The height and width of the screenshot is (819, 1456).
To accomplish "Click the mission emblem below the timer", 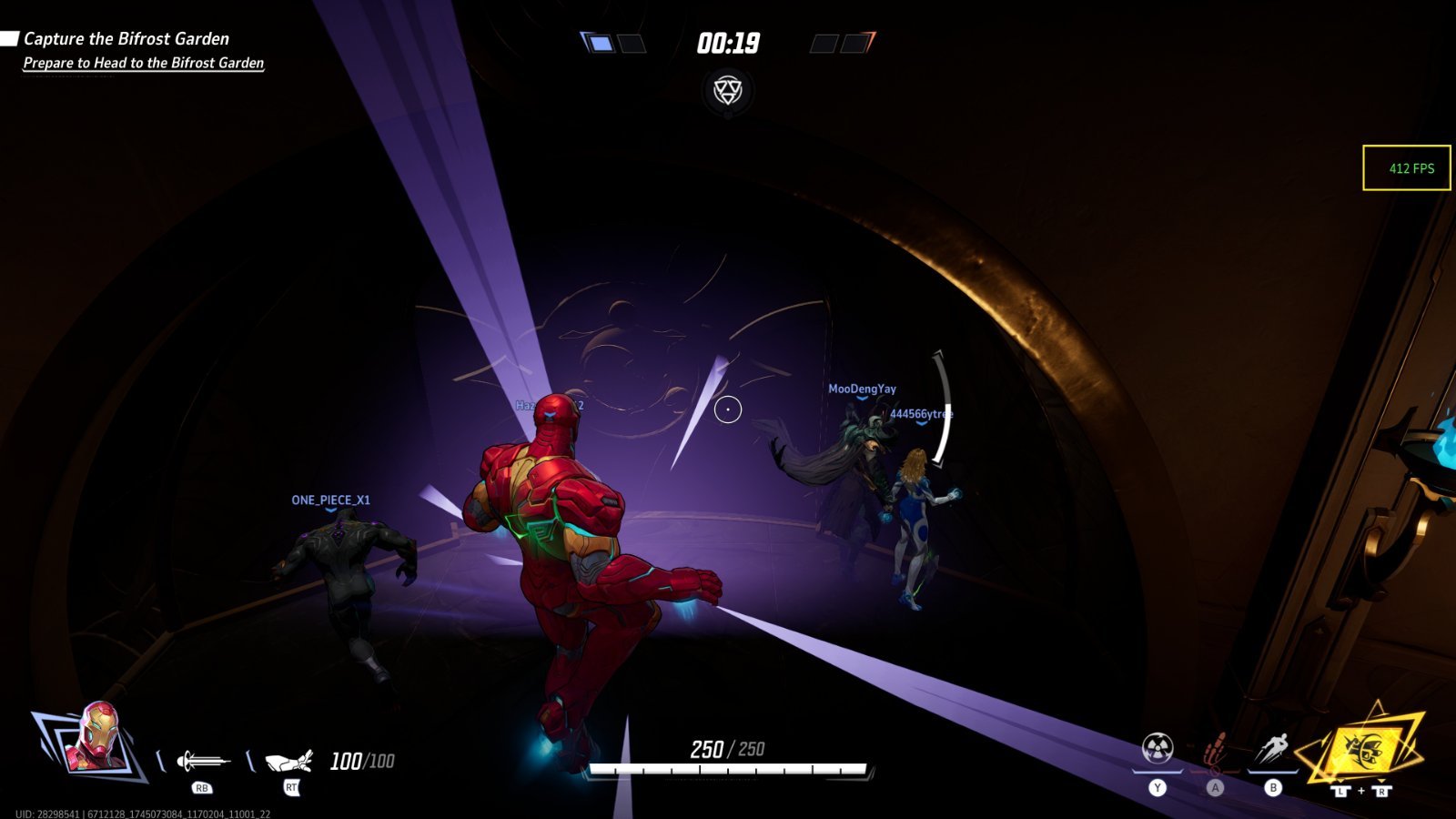I will (x=727, y=90).
